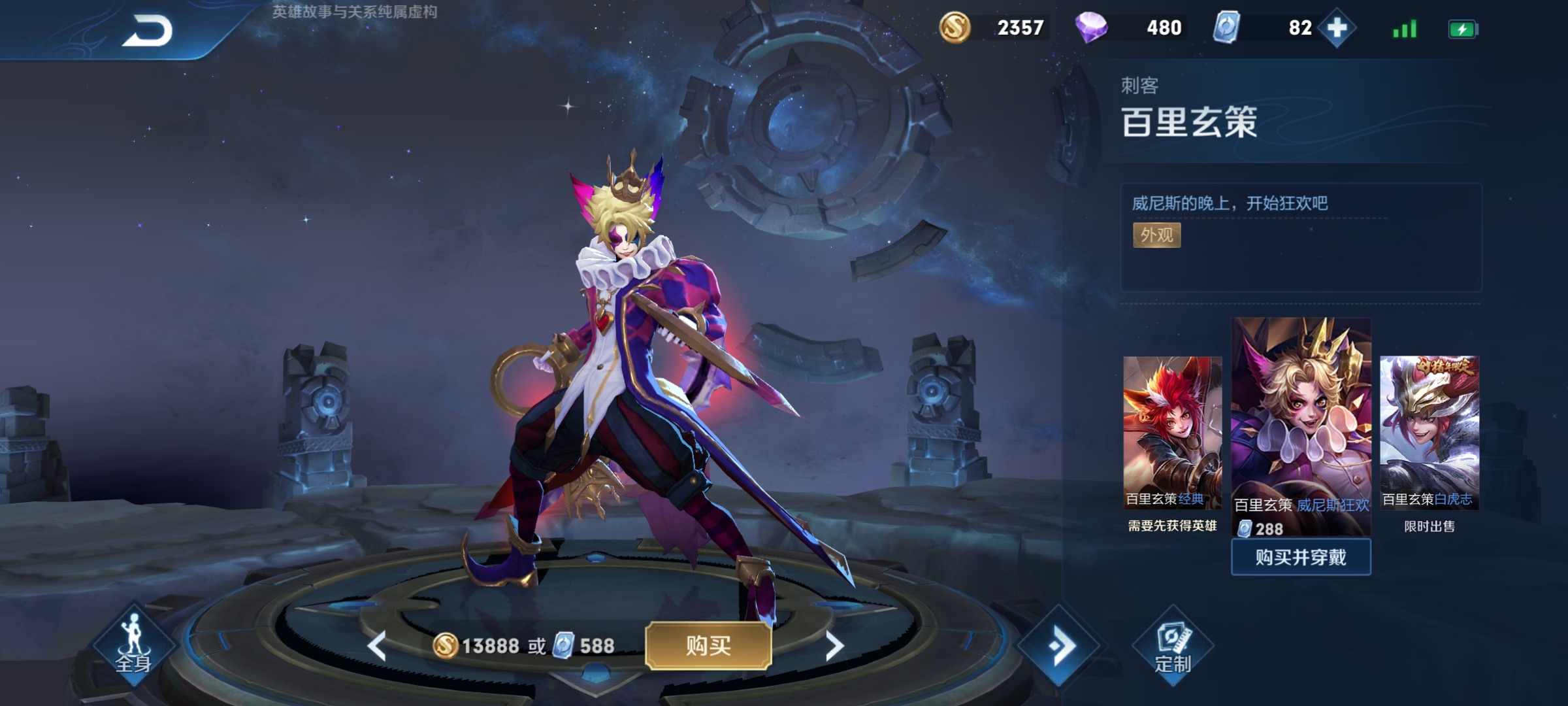Viewport: 1568px width, 706px height.
Task: Choose the 白虎志 skin thumbnail
Action: click(1429, 431)
